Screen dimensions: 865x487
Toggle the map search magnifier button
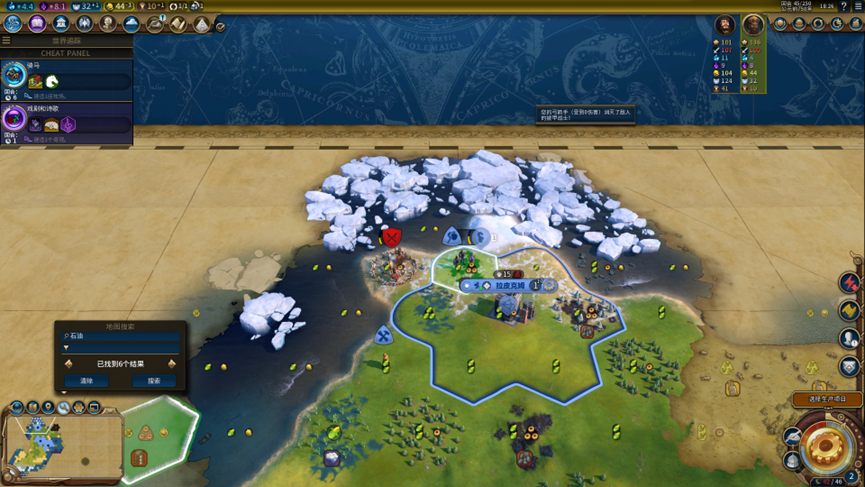63,408
